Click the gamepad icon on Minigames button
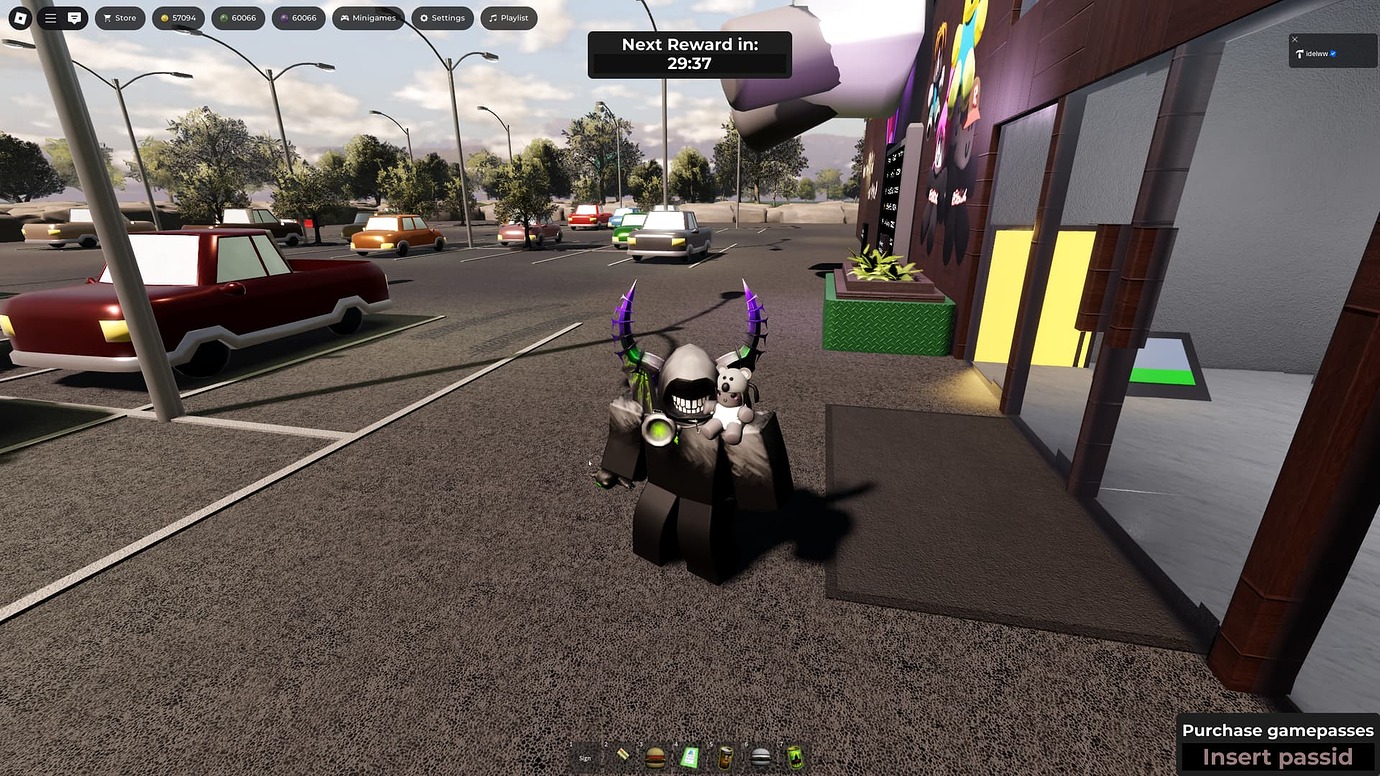The height and width of the screenshot is (776, 1380). point(346,17)
